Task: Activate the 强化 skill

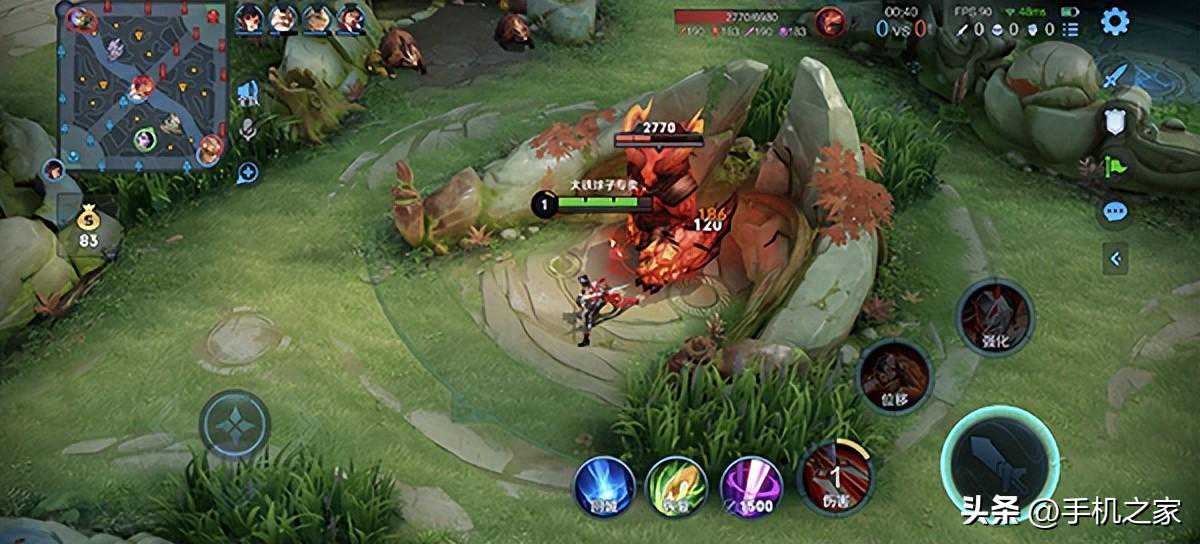Action: pyautogui.click(x=994, y=319)
